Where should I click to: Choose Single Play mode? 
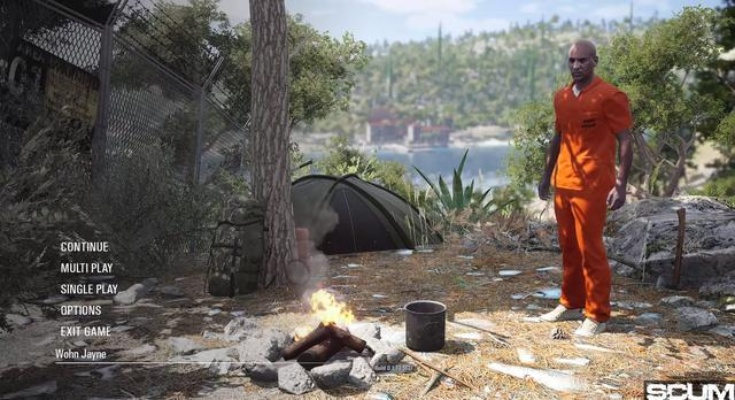point(88,289)
